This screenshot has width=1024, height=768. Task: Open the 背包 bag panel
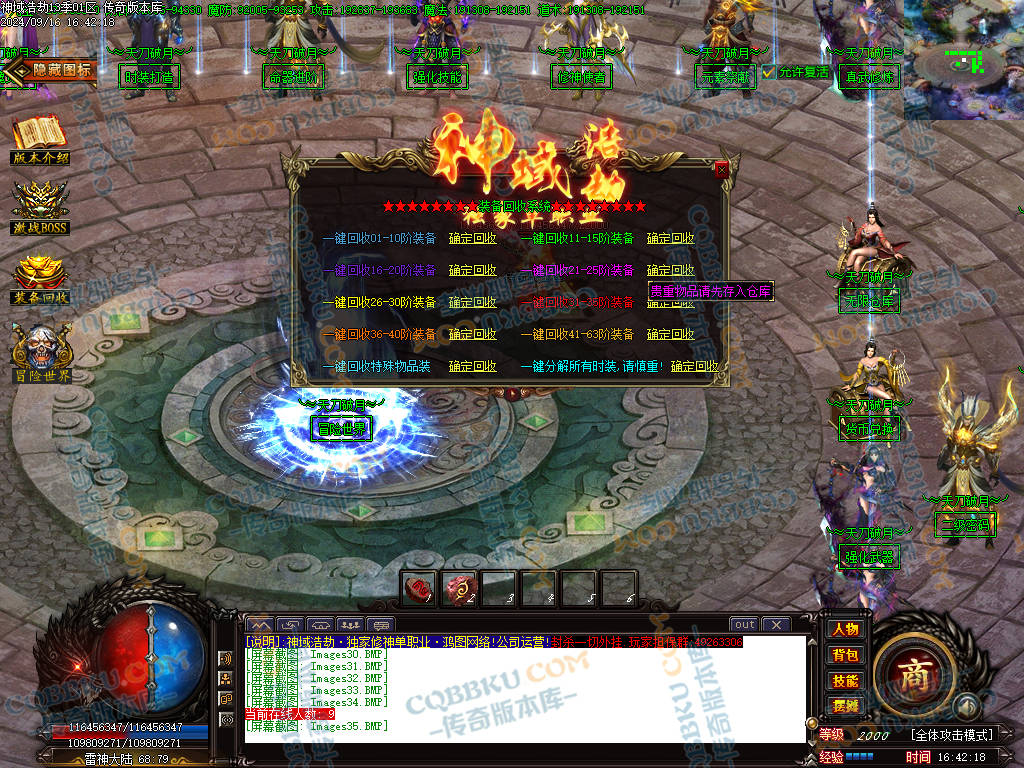[845, 655]
